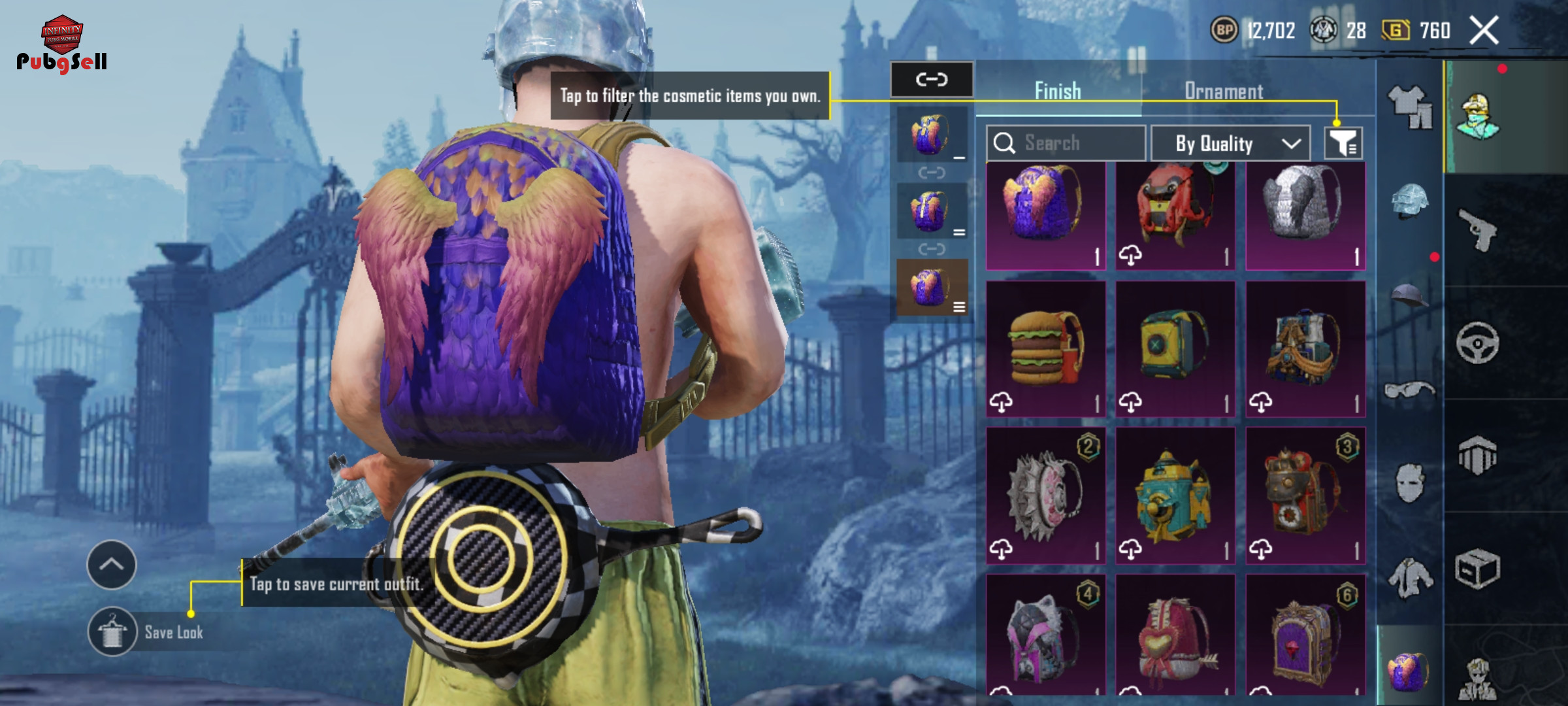
Task: Switch to the Ornament tab
Action: point(1224,92)
